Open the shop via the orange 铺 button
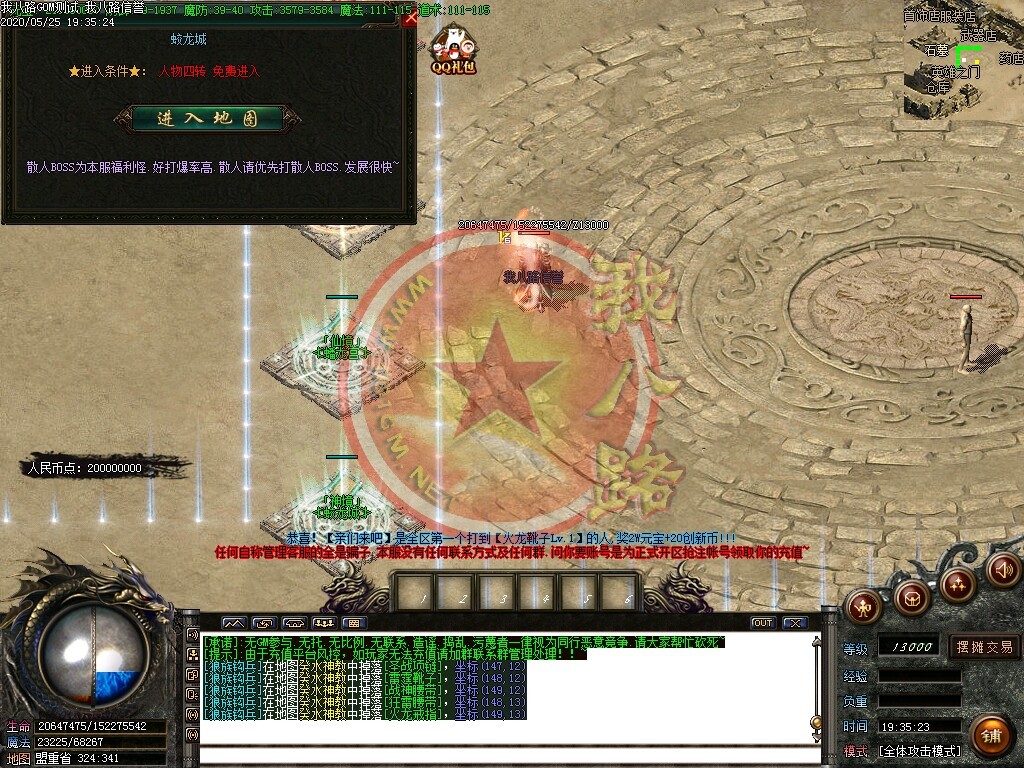Screen dimensions: 1024x768 click(991, 737)
